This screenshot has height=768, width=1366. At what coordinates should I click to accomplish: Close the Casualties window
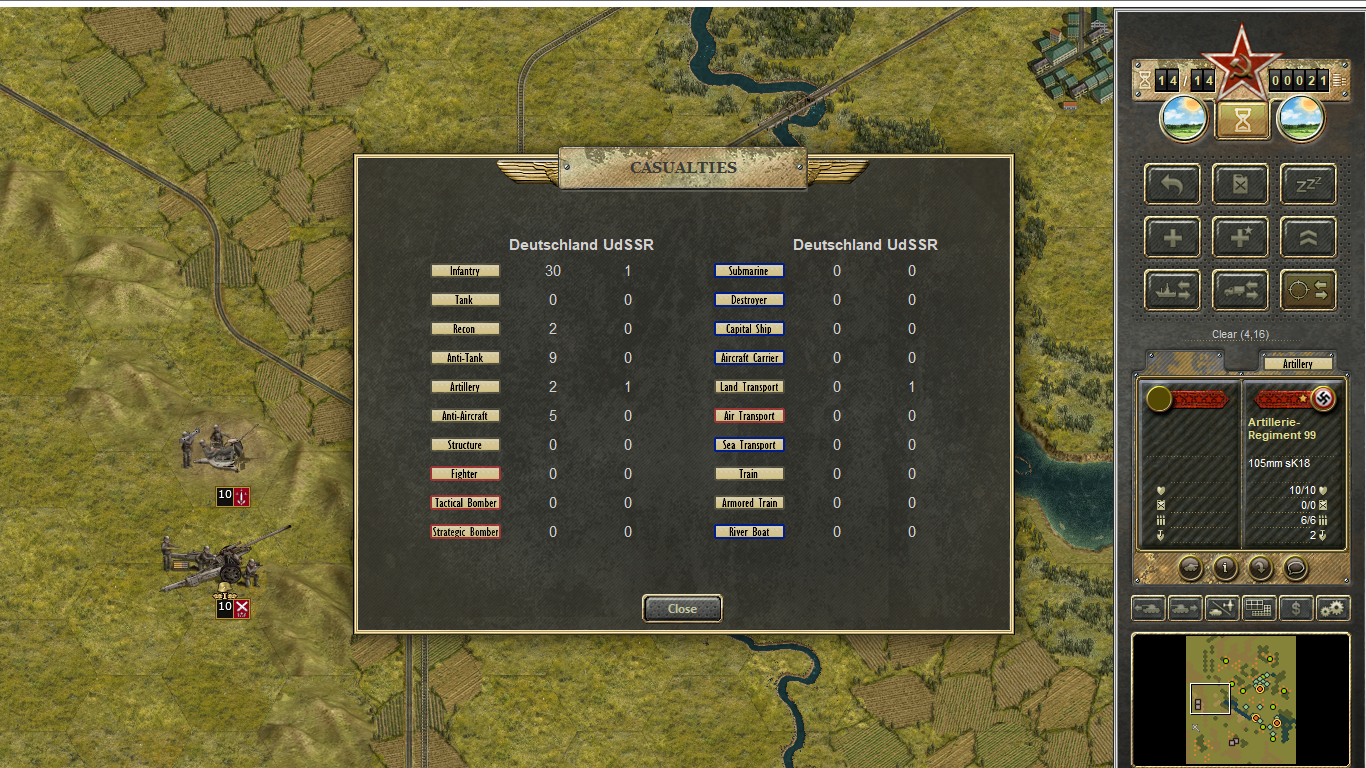click(682, 608)
